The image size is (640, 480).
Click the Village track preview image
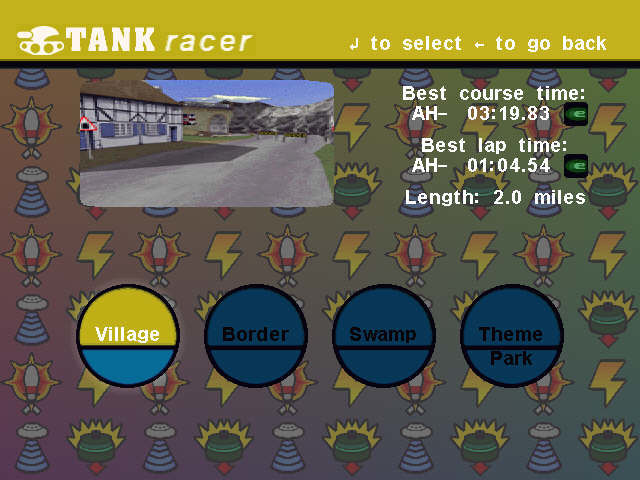click(206, 143)
